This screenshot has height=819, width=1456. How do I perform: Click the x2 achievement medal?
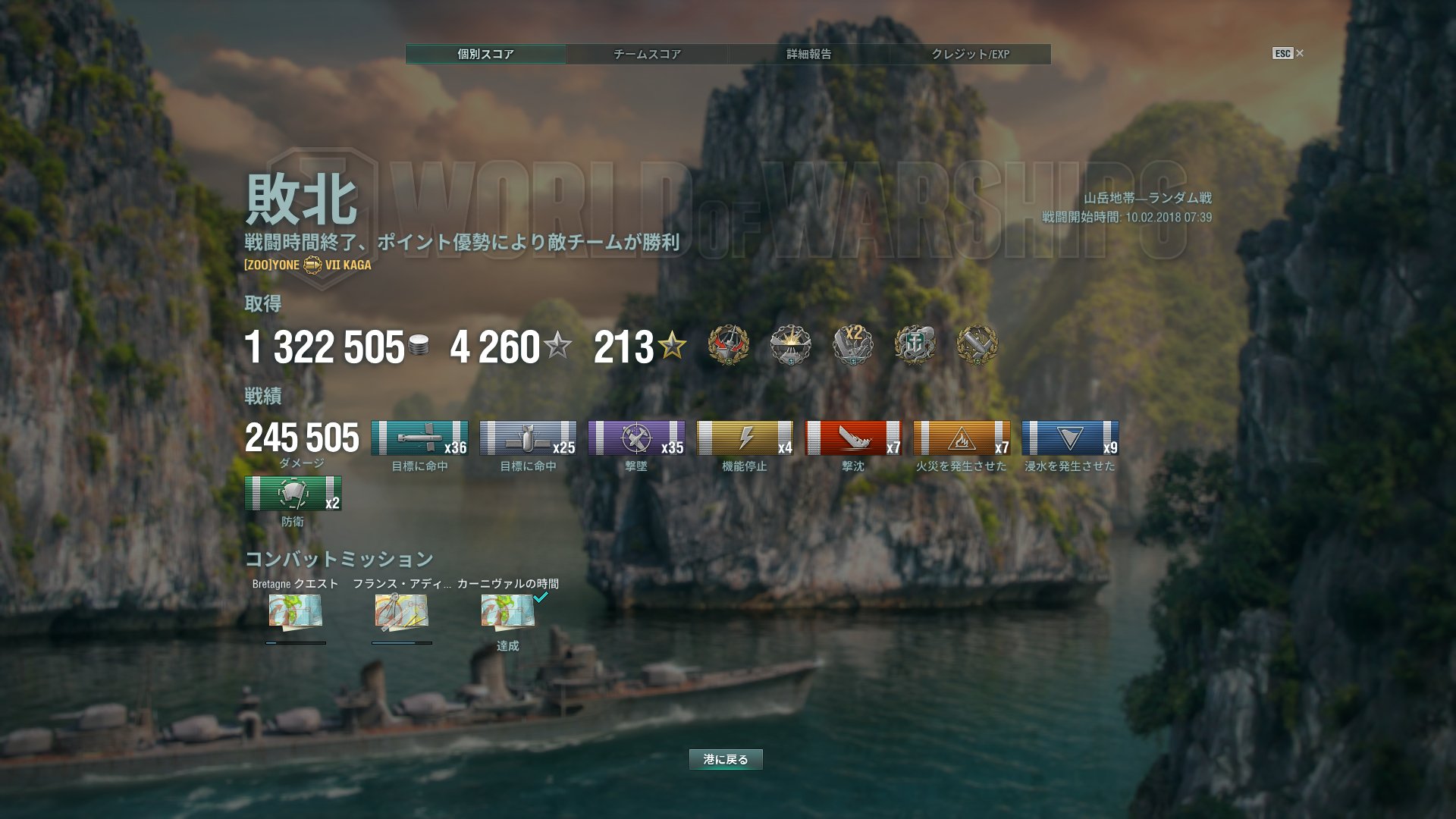click(853, 346)
